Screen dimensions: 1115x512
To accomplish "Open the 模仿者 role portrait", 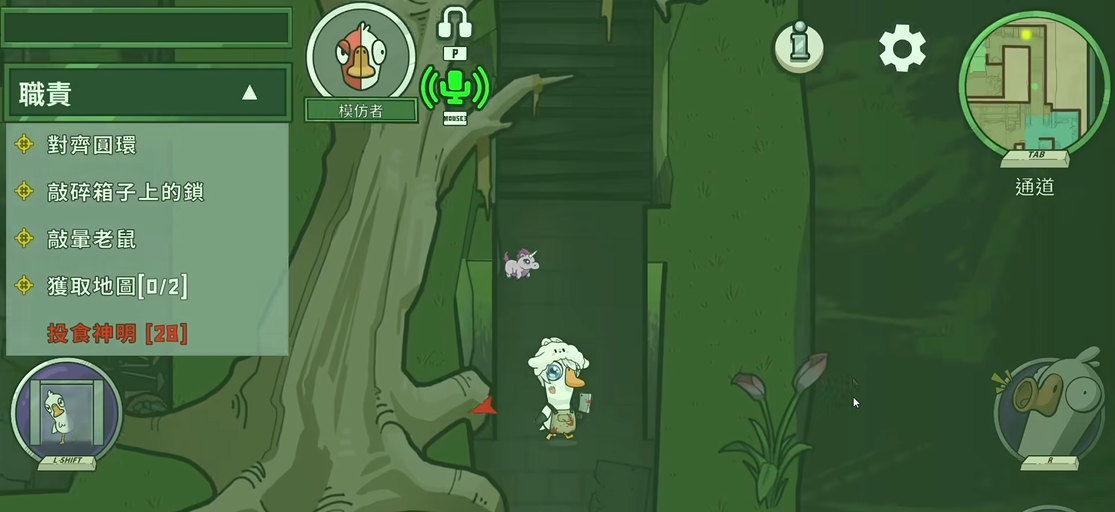I will tap(361, 57).
